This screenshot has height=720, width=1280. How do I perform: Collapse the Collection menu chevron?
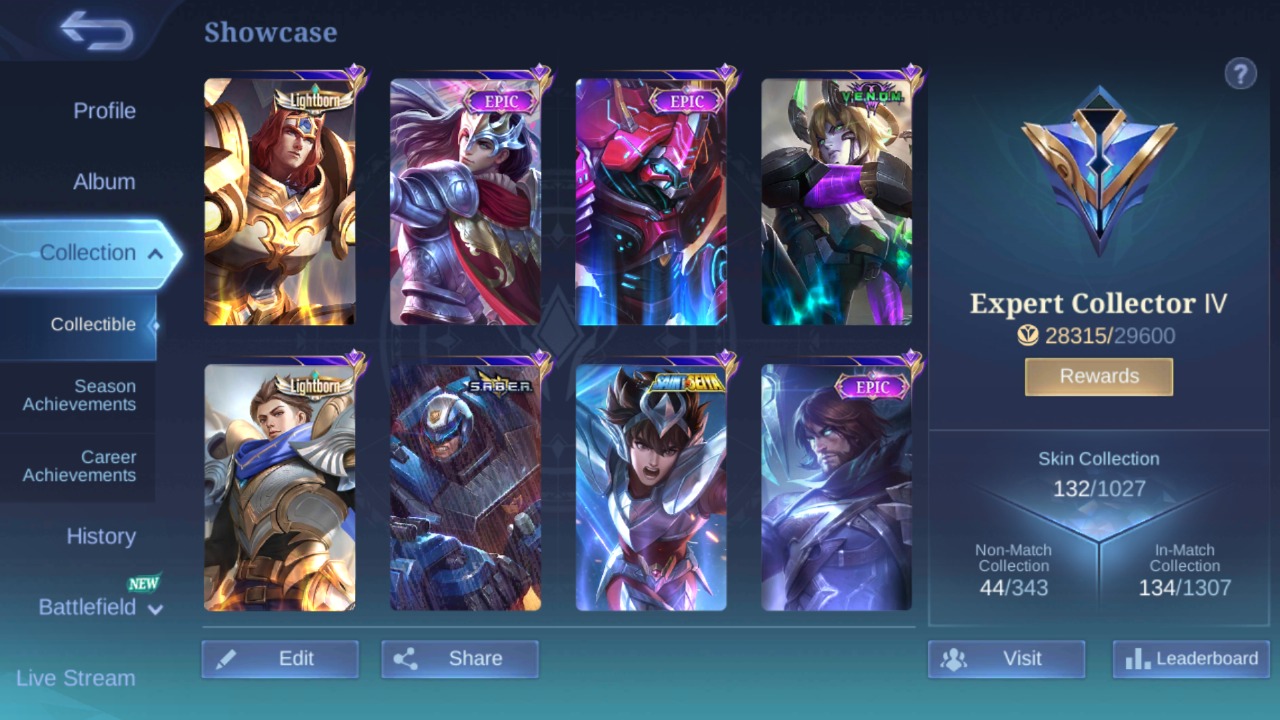tap(155, 253)
